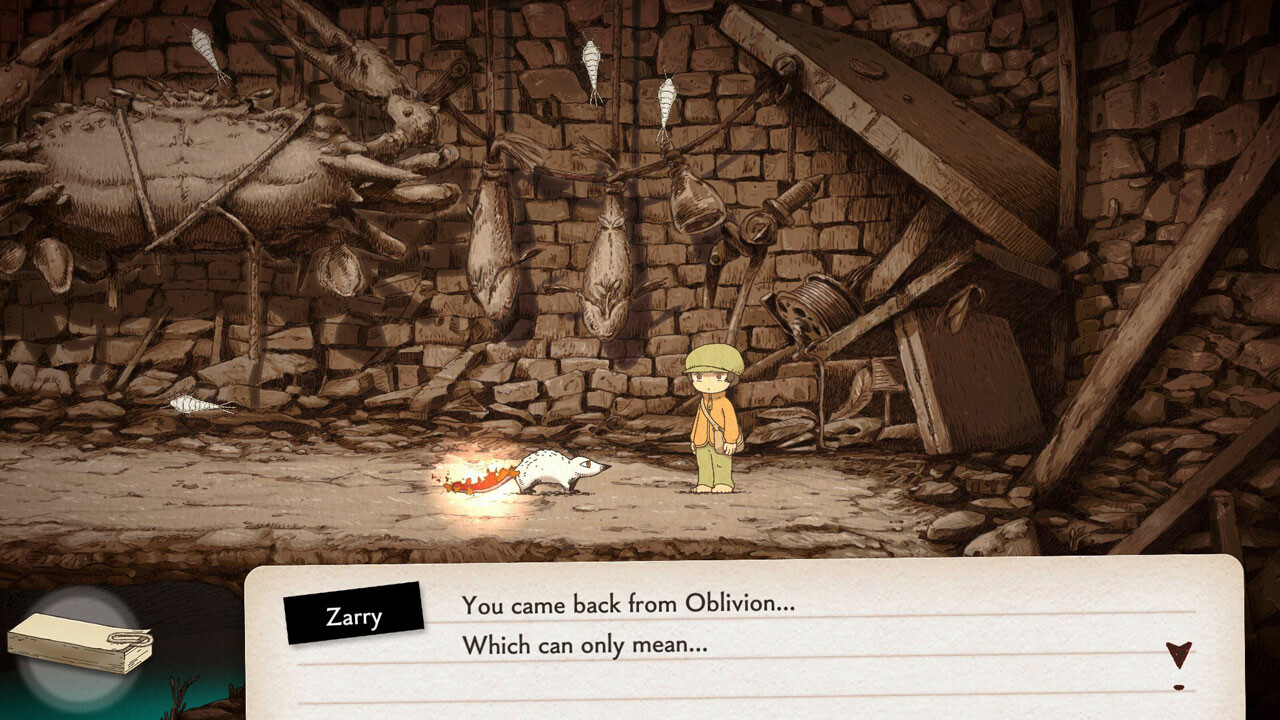This screenshot has width=1280, height=720.
Task: Open the notebook icon
Action: tap(80, 642)
